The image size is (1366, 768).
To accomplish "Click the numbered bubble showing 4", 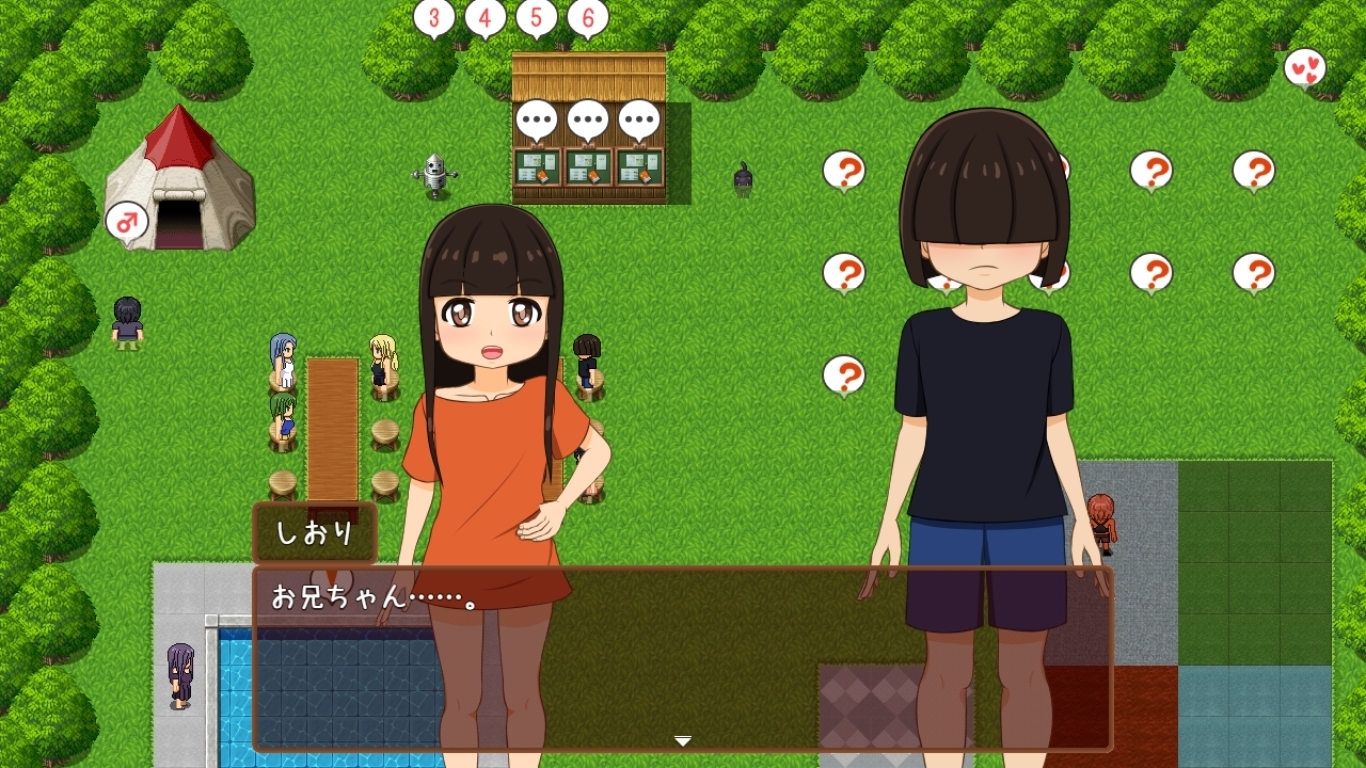I will [486, 16].
